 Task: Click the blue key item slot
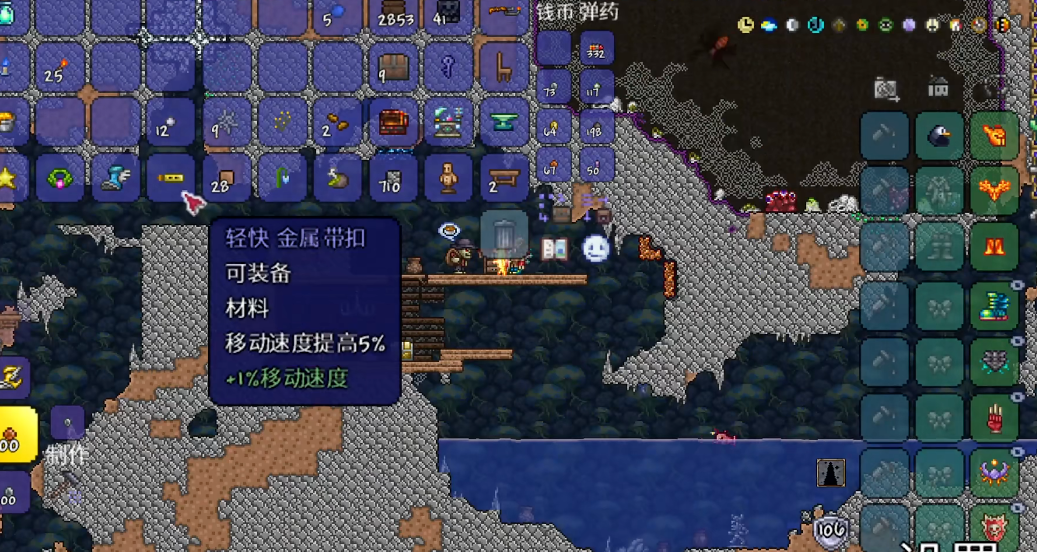coord(449,67)
